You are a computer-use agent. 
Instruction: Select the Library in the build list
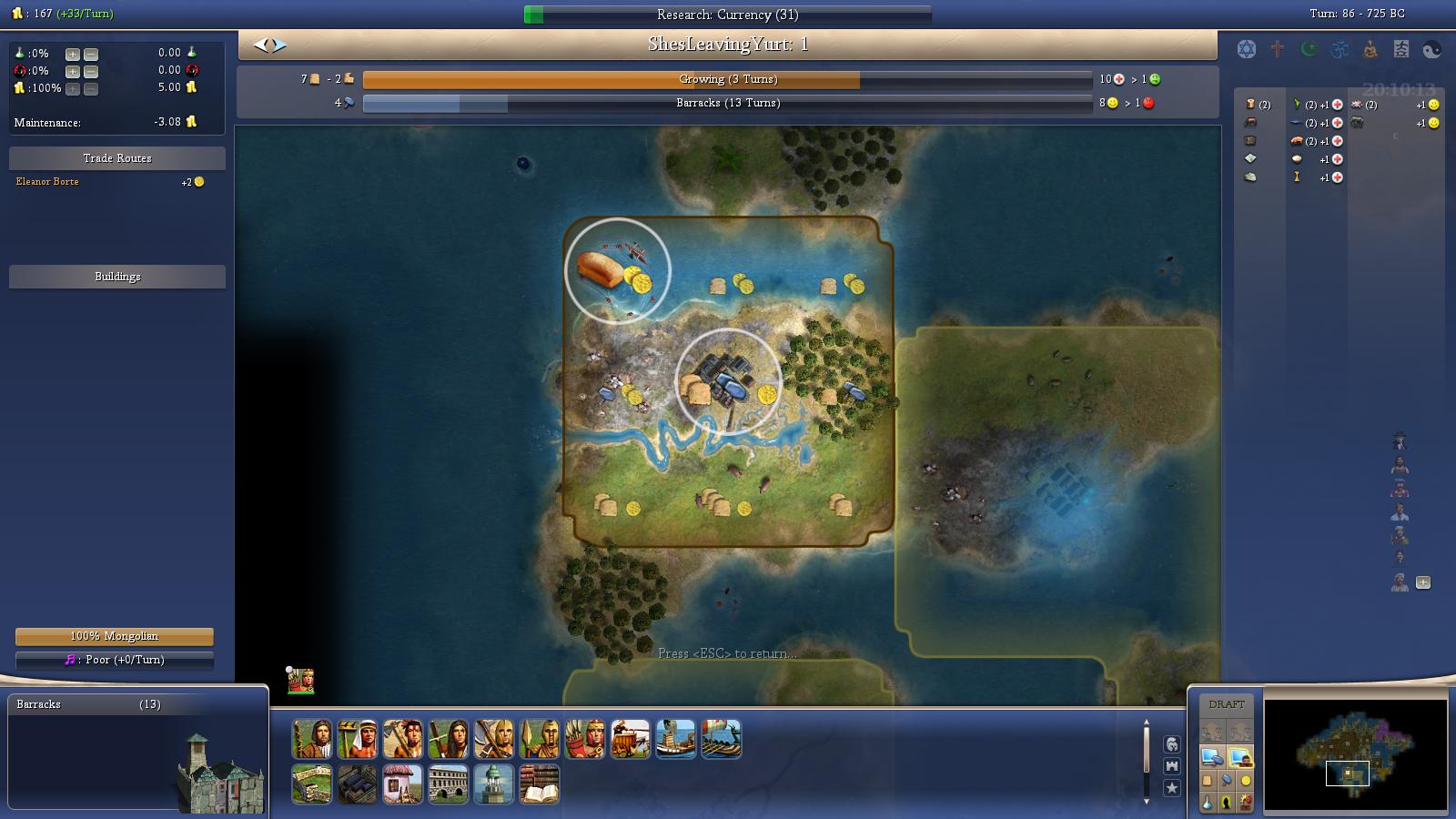click(x=539, y=784)
